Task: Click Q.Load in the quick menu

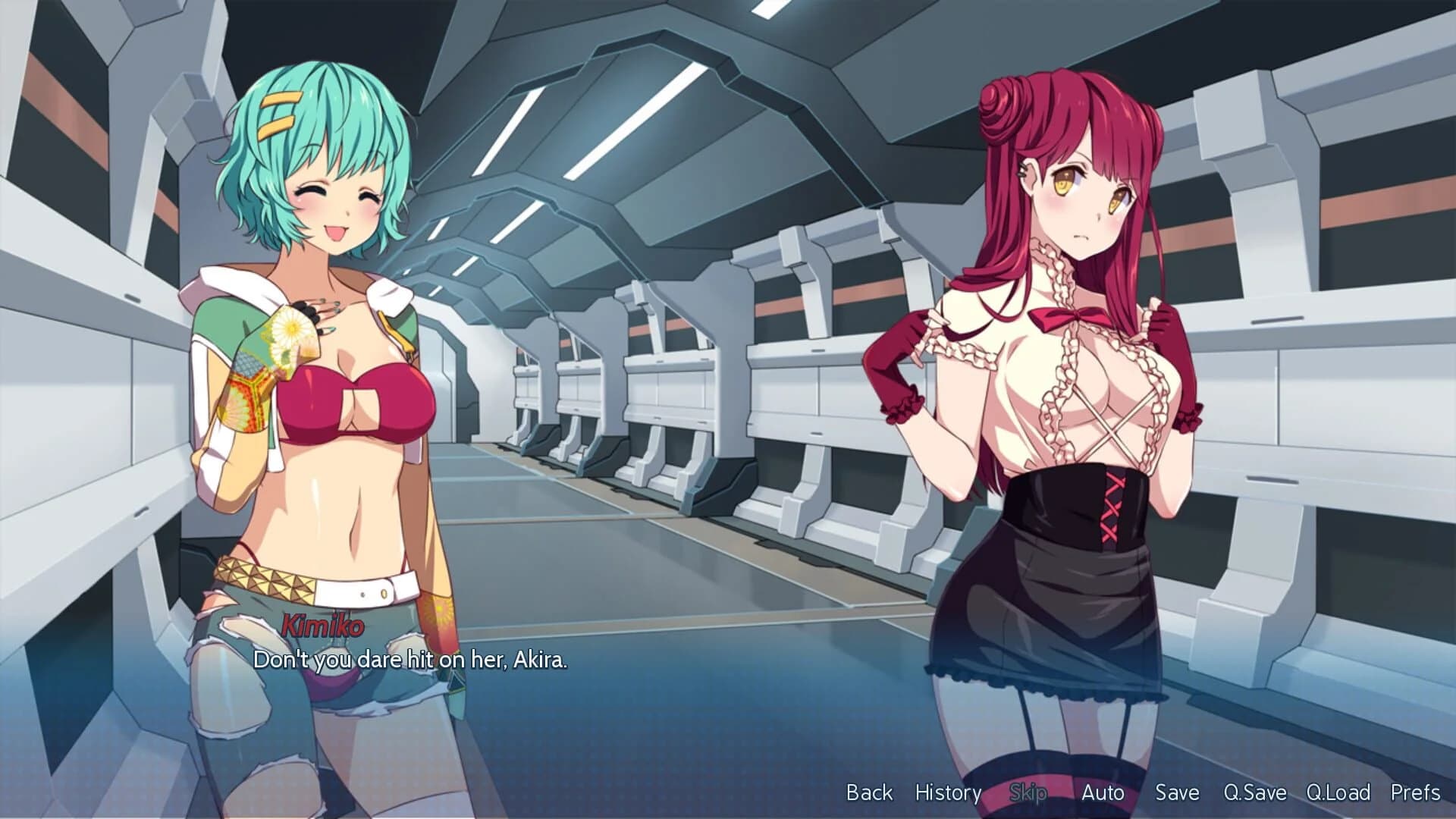Action: point(1338,793)
